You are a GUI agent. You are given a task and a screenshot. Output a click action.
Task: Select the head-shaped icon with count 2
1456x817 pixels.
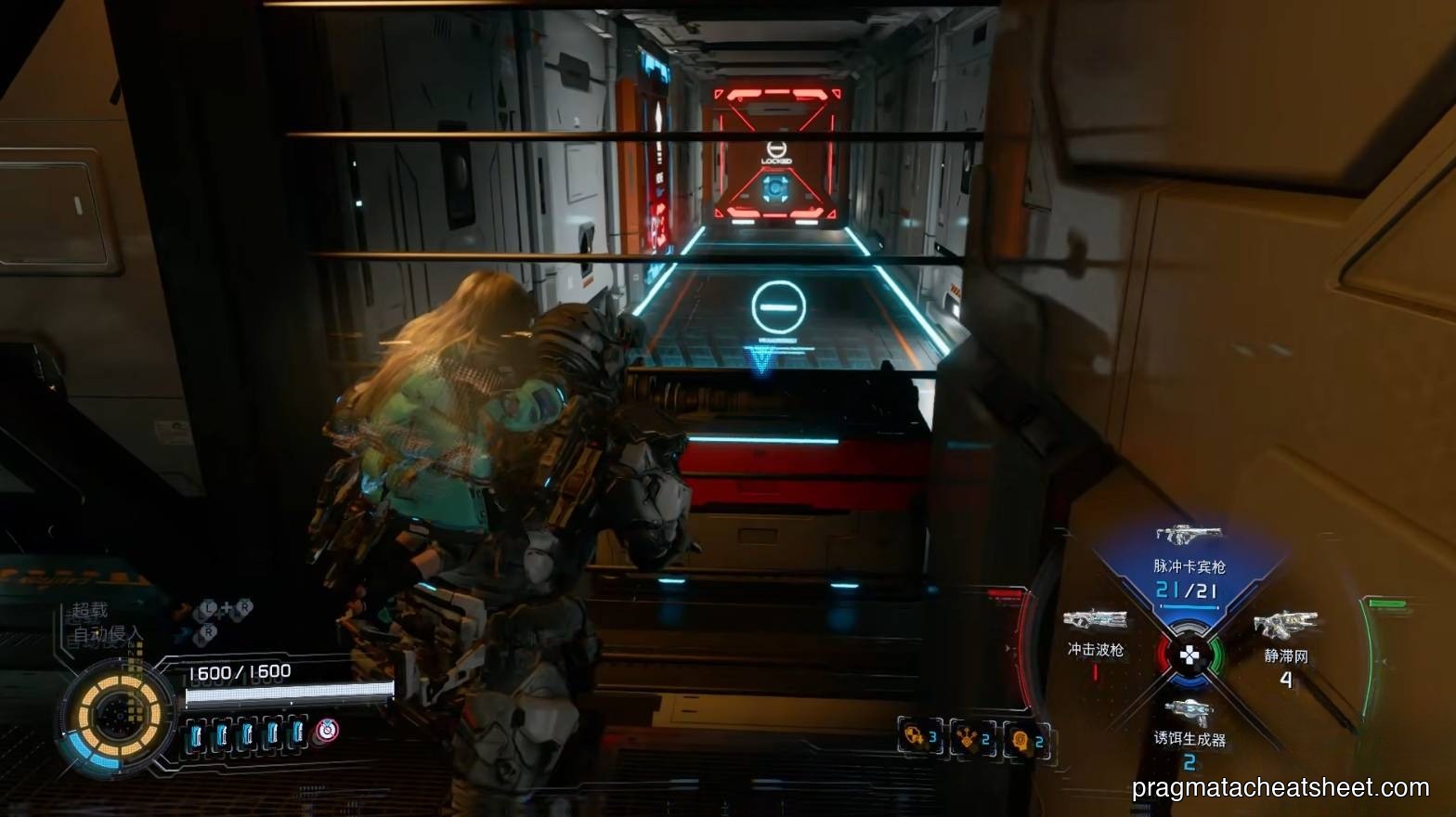coord(1025,739)
